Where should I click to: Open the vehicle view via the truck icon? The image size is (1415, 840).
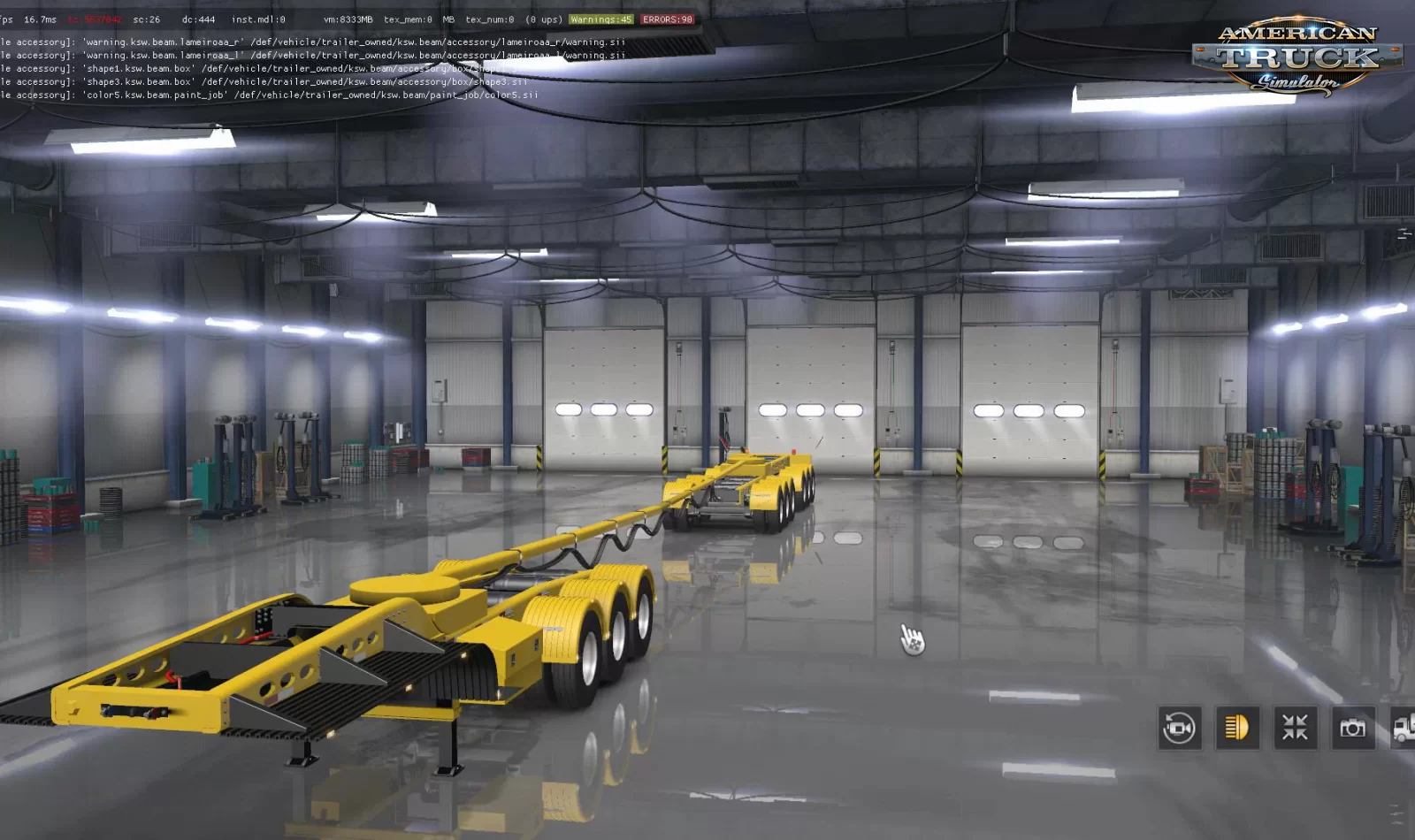tap(1406, 728)
